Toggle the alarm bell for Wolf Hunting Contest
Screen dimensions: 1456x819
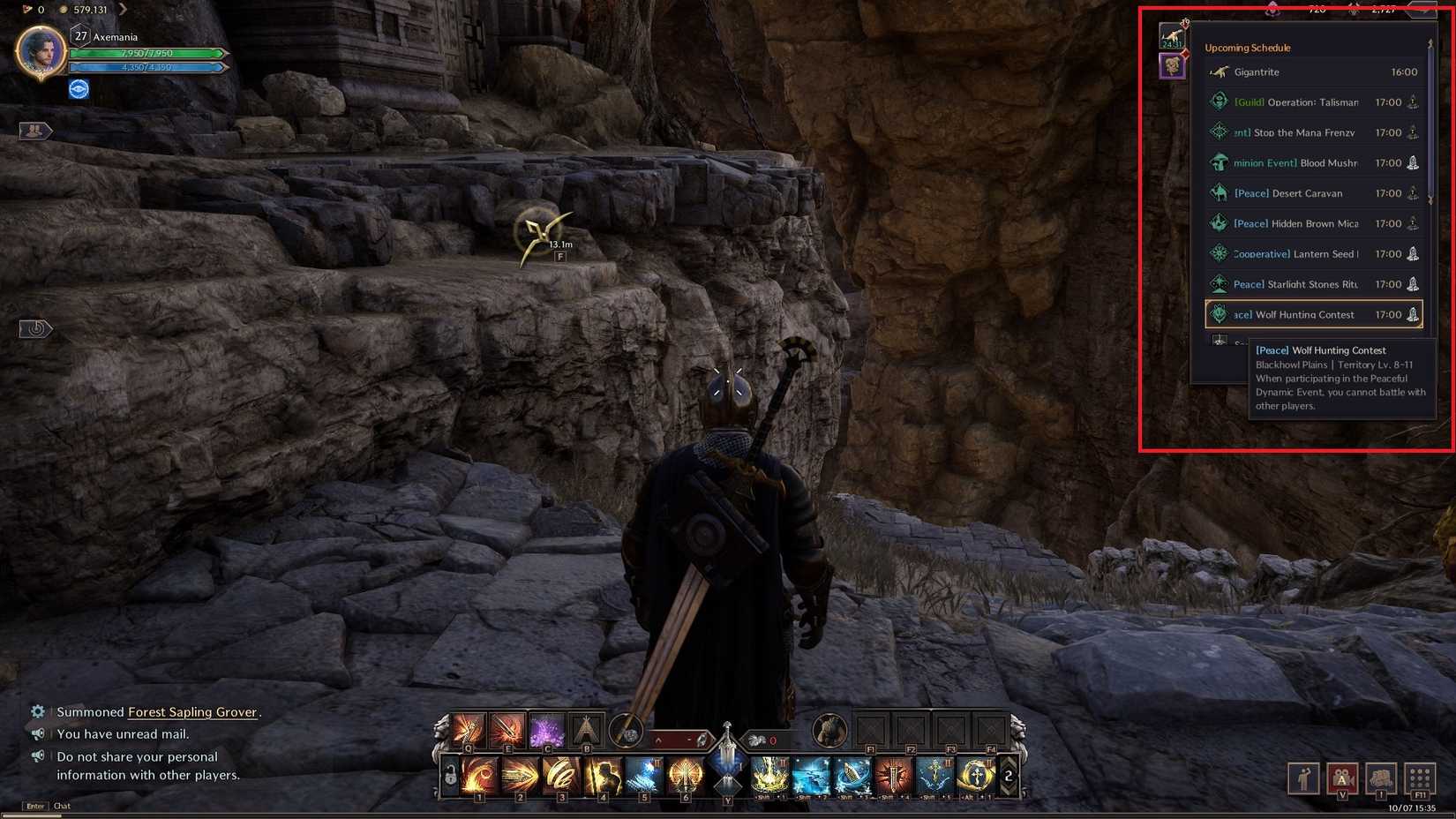click(x=1412, y=315)
